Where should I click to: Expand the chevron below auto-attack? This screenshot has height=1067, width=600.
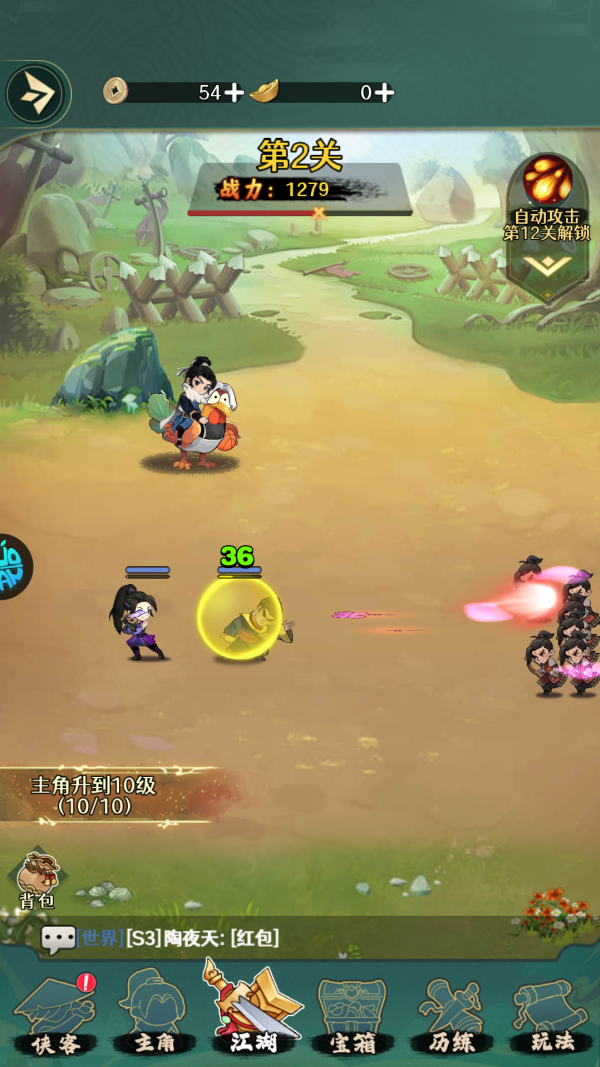point(547,266)
